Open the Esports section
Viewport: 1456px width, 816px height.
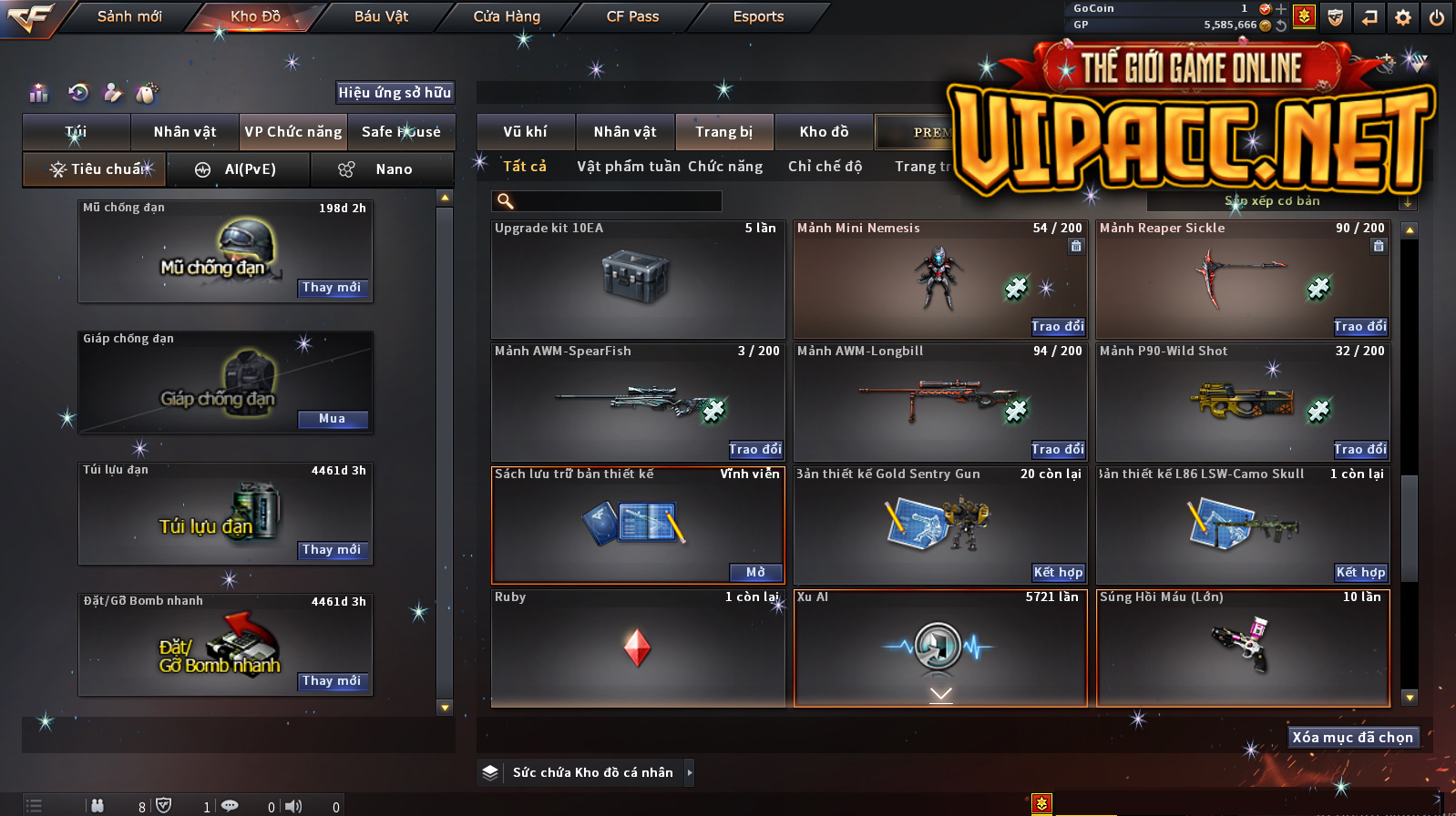[x=758, y=16]
